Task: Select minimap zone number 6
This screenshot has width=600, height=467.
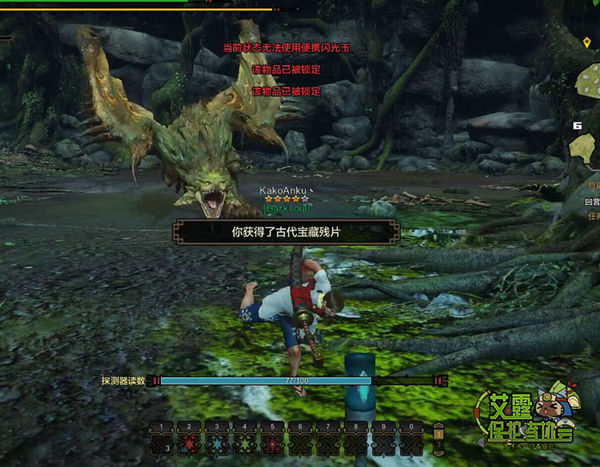Action: point(578,126)
